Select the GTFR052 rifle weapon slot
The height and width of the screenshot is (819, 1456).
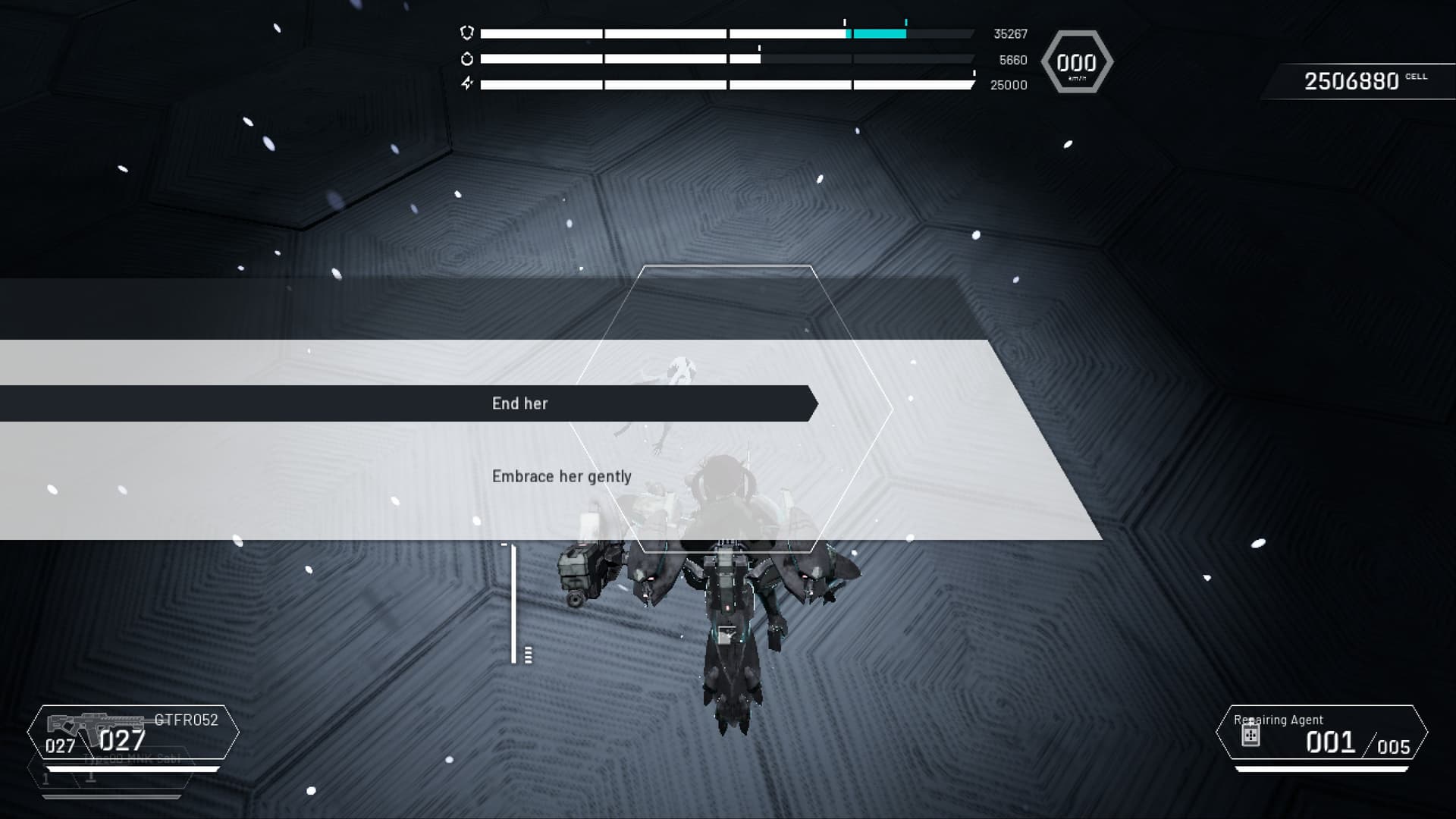tap(133, 733)
